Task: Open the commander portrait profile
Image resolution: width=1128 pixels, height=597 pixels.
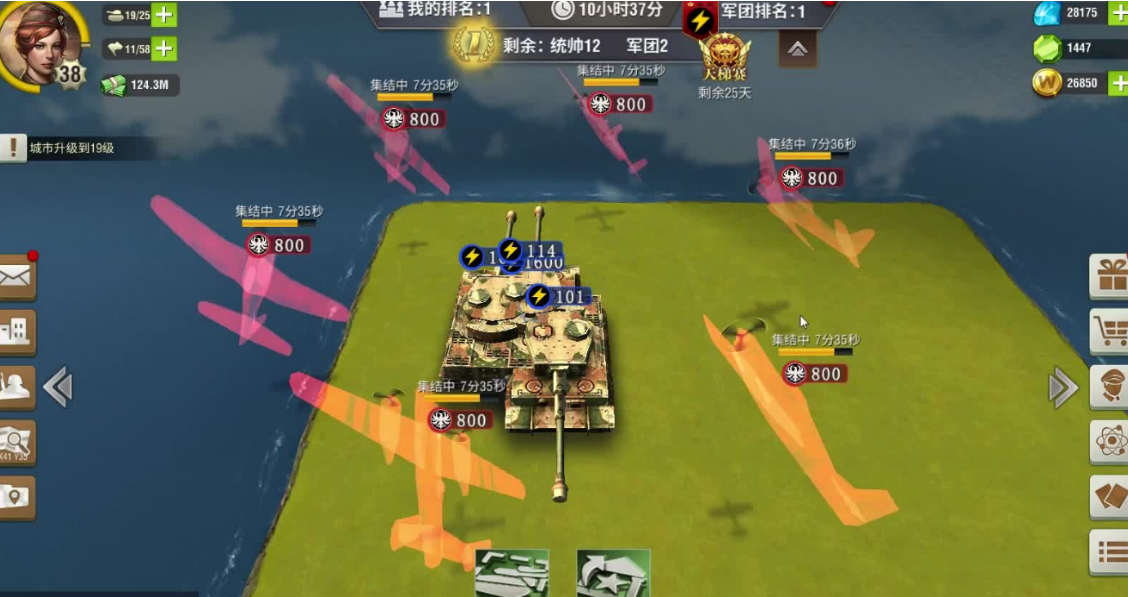Action: (40, 42)
